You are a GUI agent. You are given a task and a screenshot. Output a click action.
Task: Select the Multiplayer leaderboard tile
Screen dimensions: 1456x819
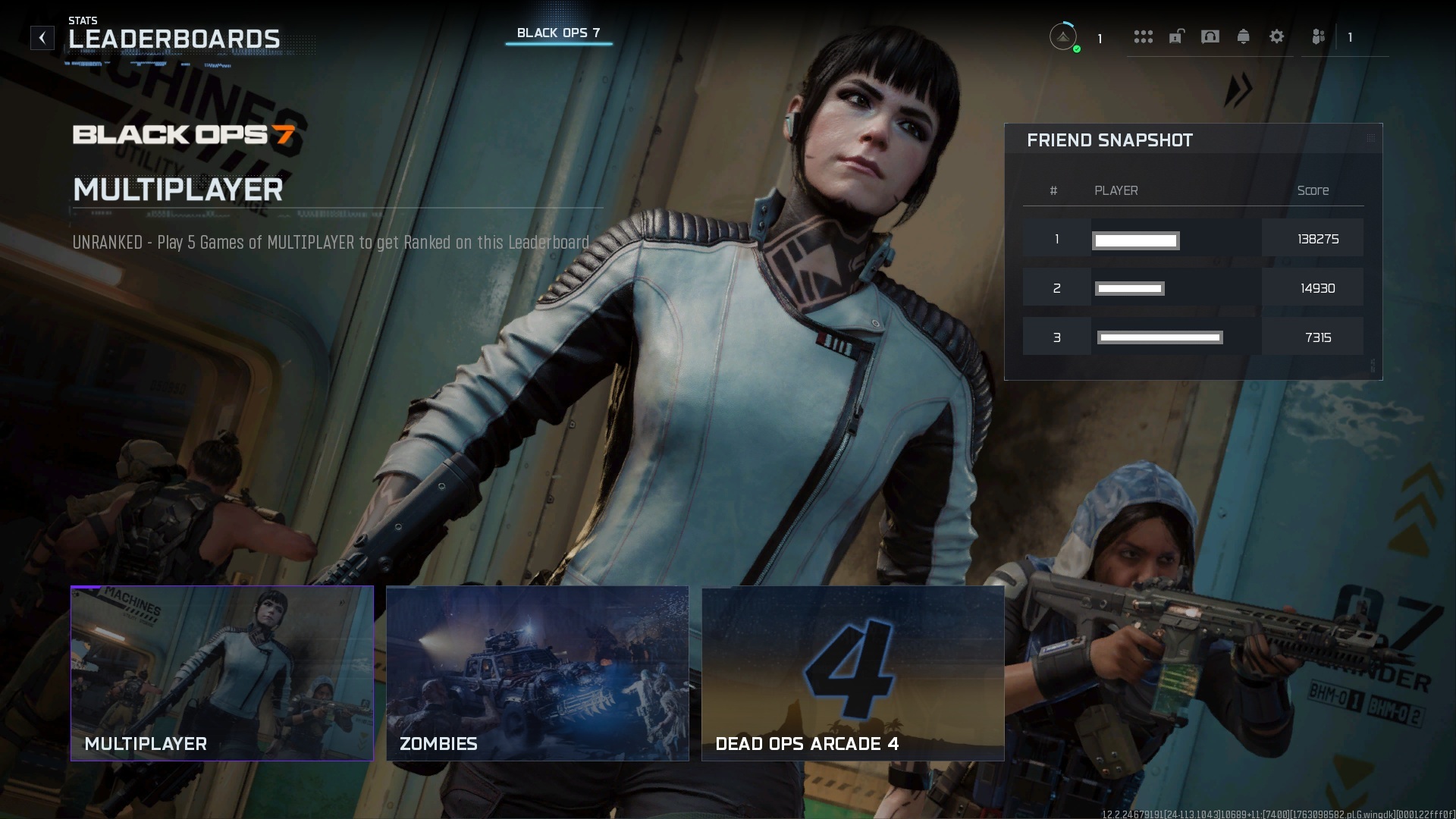(222, 673)
